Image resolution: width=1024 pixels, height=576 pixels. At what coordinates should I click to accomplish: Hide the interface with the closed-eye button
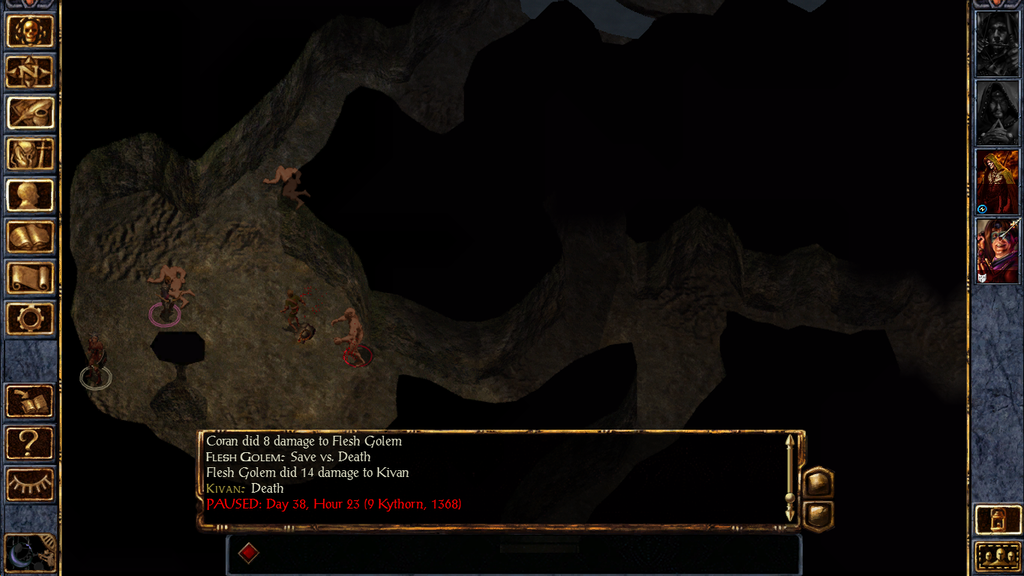point(30,484)
